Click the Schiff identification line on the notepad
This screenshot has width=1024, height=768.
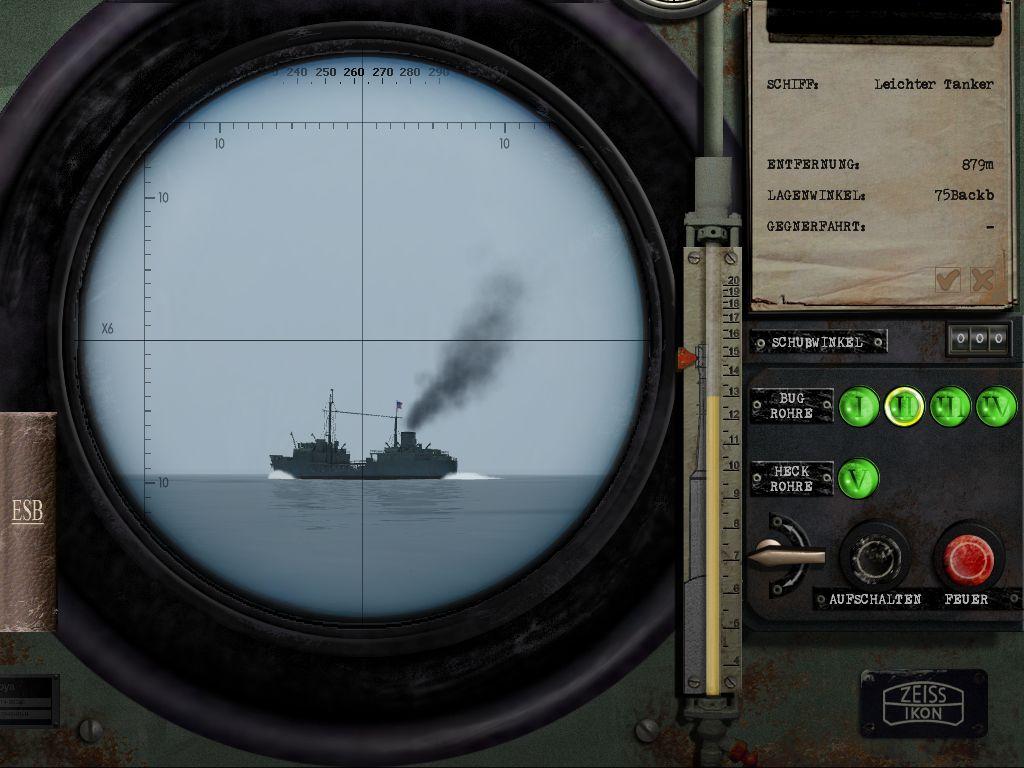[880, 85]
